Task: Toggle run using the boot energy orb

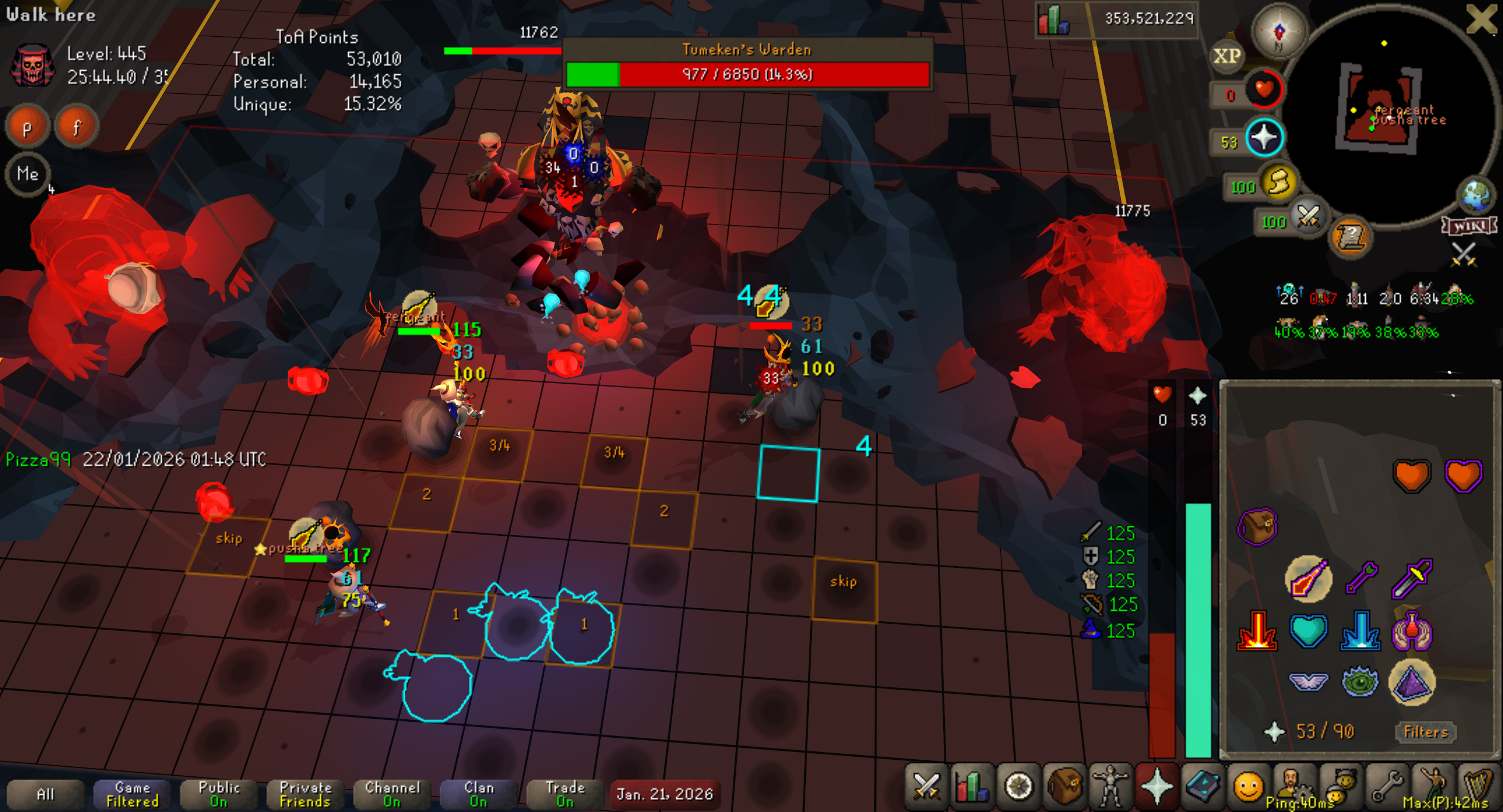Action: click(1279, 183)
